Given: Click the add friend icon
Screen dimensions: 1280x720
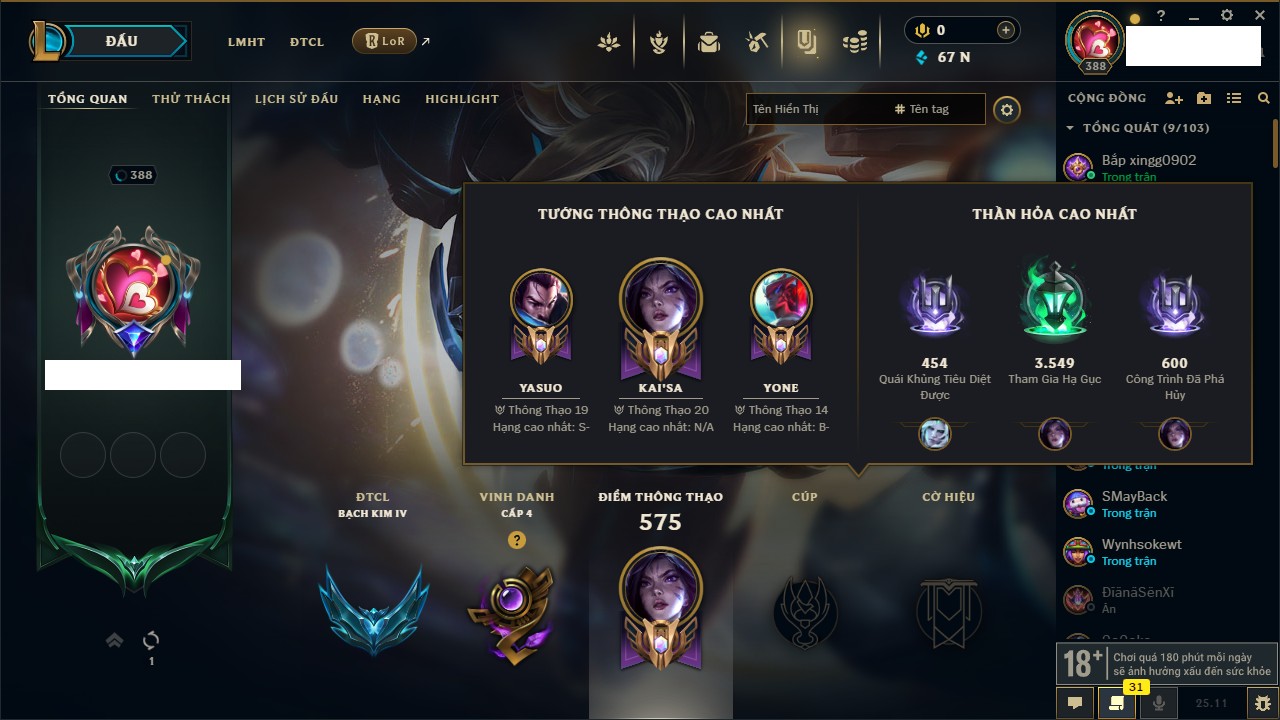Looking at the screenshot, I should click(1174, 98).
